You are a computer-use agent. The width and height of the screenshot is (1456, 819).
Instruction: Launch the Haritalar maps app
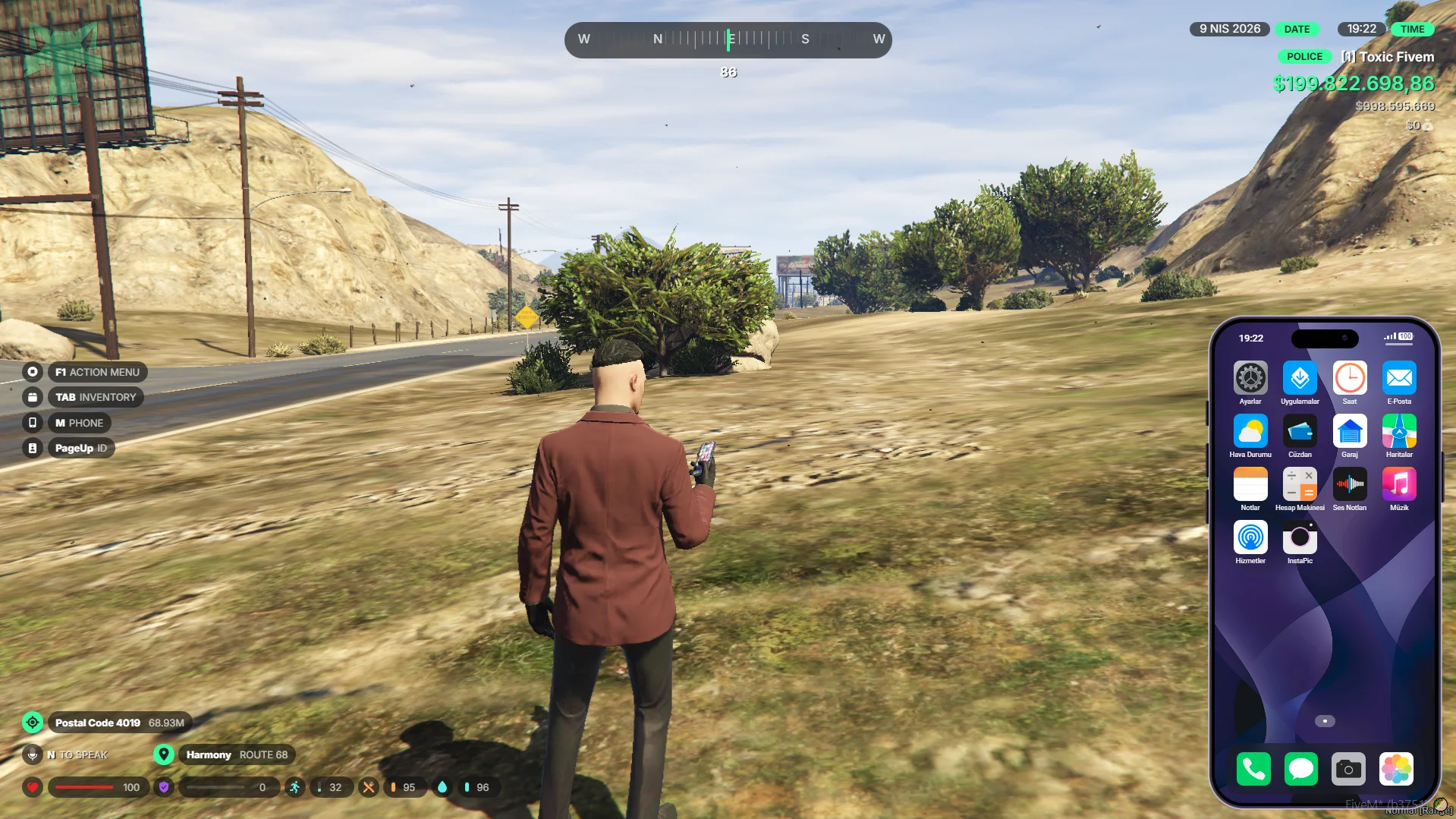point(1398,431)
